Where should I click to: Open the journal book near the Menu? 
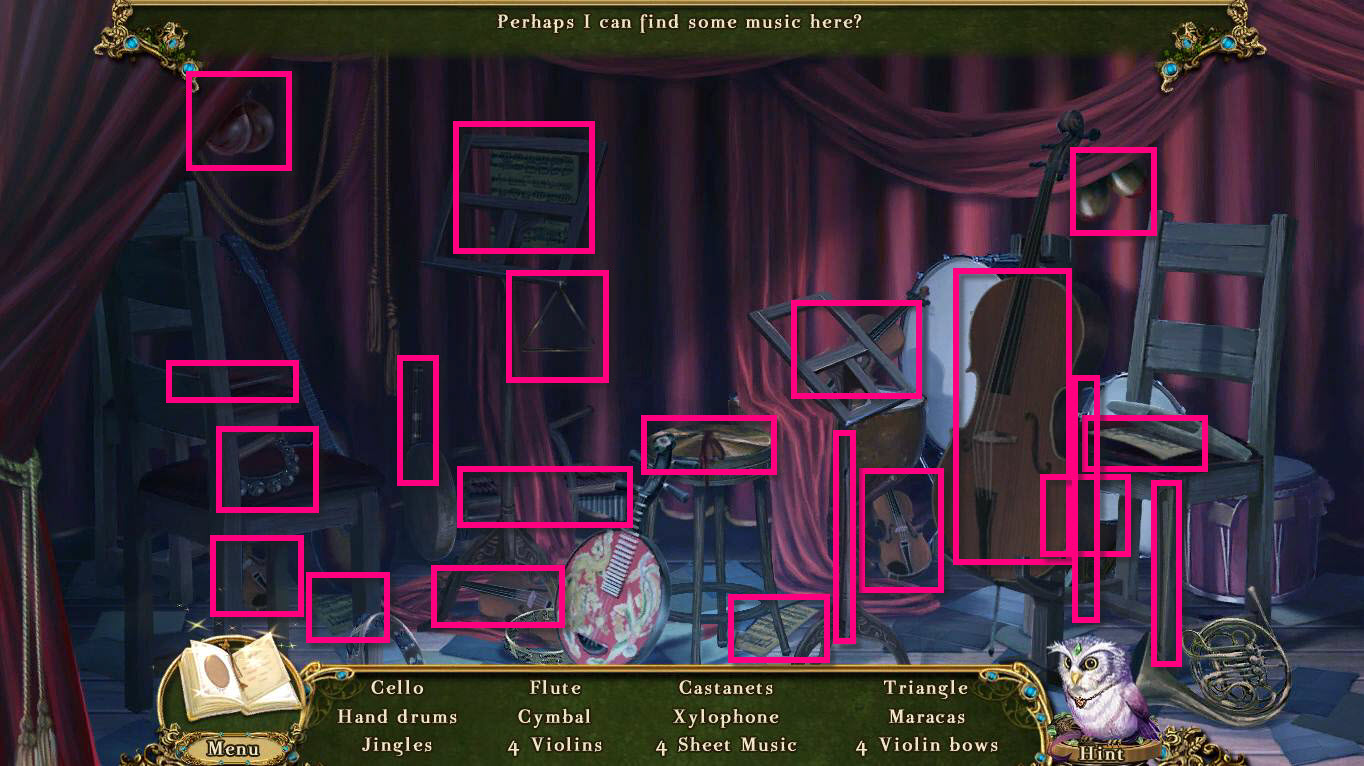(237, 675)
